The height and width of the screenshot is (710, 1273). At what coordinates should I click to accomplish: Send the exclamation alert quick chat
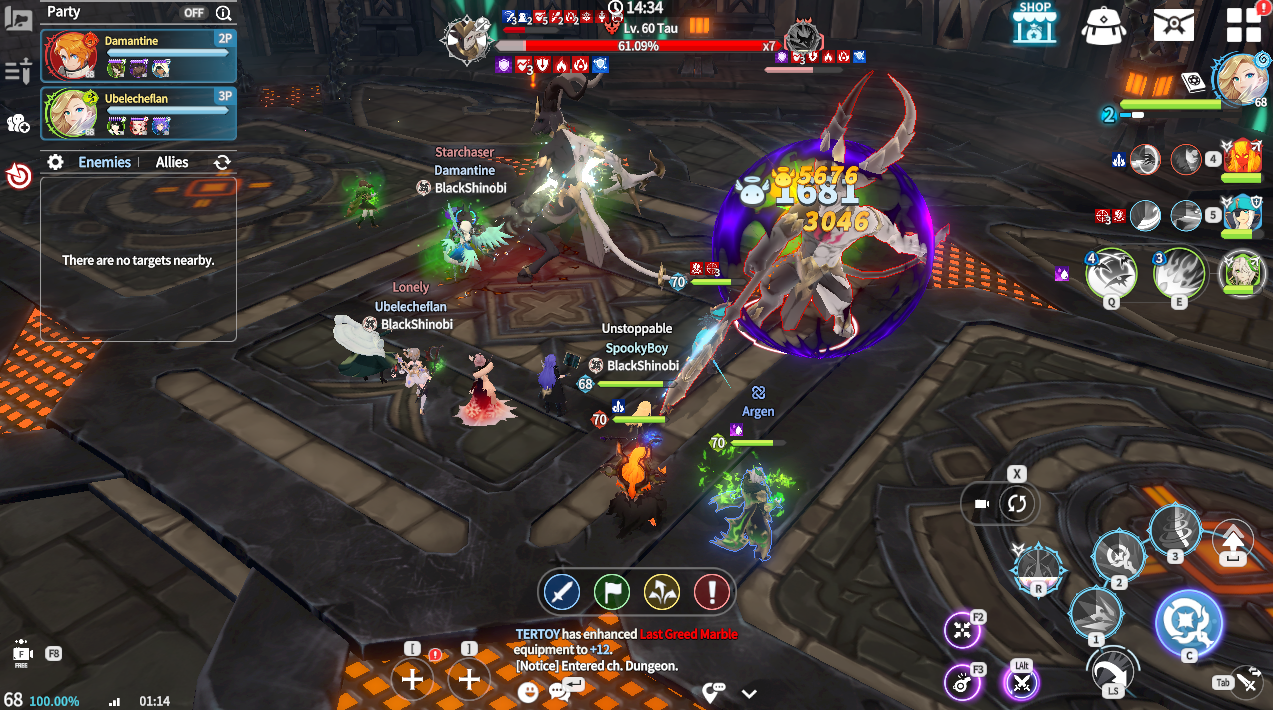[x=712, y=592]
